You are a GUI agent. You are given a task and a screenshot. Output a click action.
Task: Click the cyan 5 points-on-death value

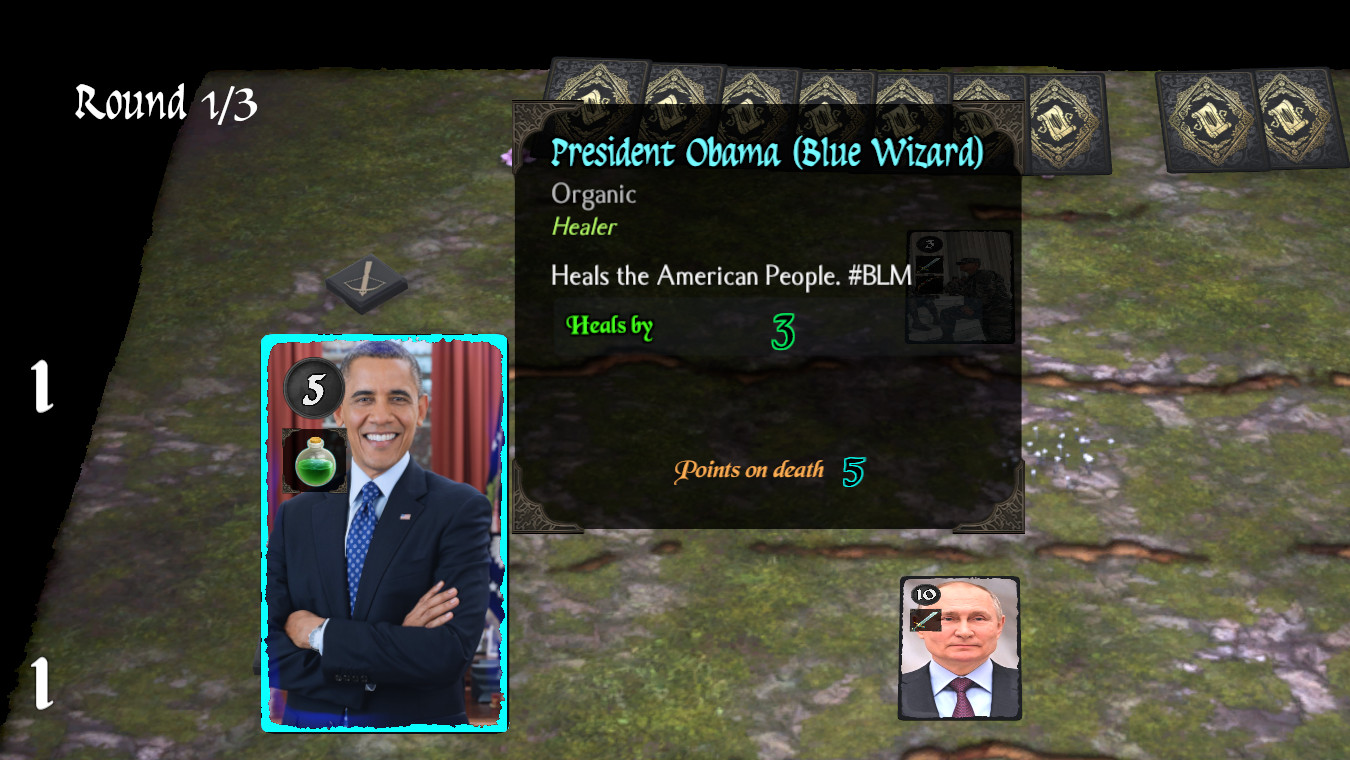[x=853, y=468]
